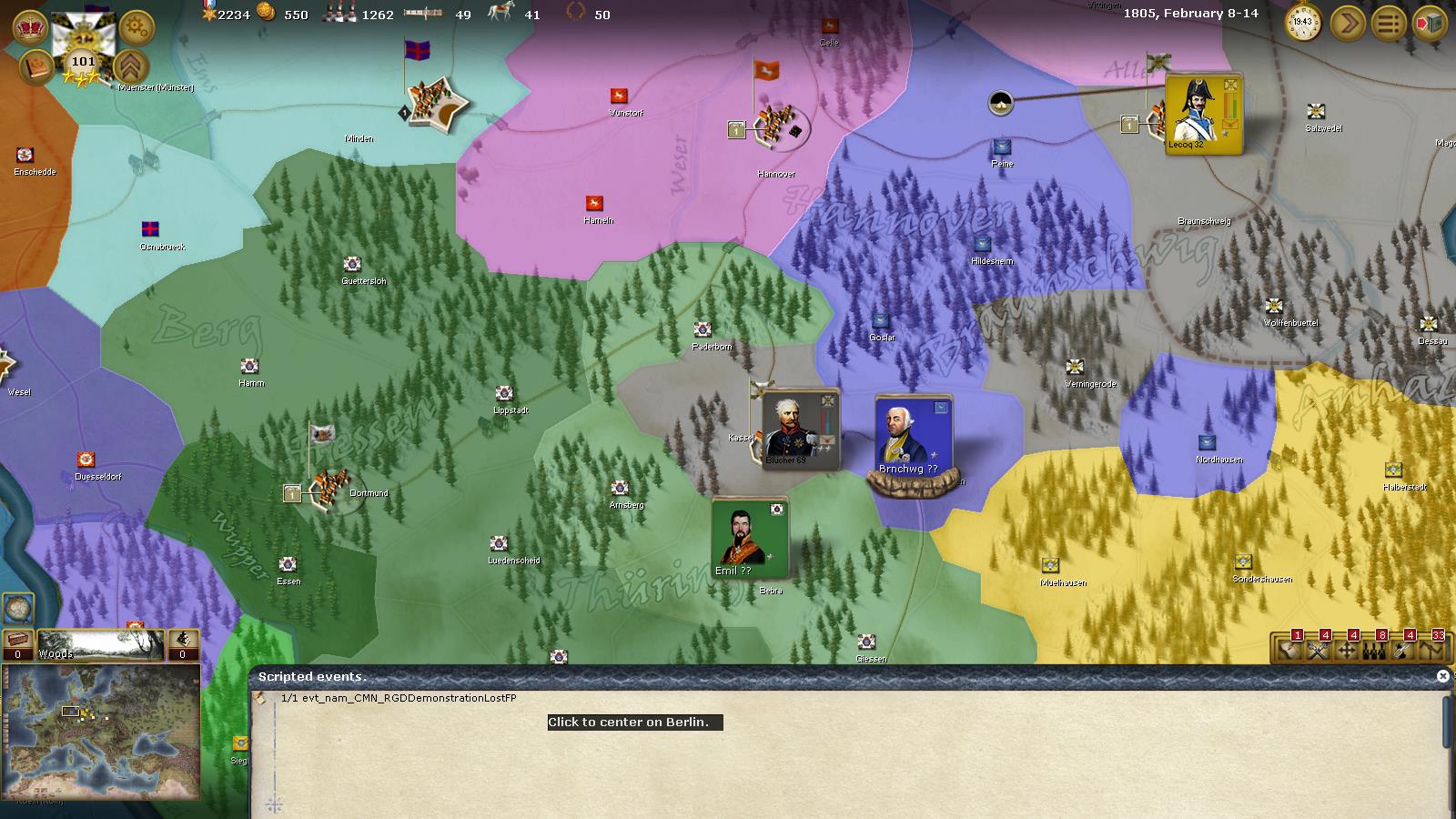Open the red crown icon menu
The height and width of the screenshot is (819, 1456).
click(x=31, y=27)
